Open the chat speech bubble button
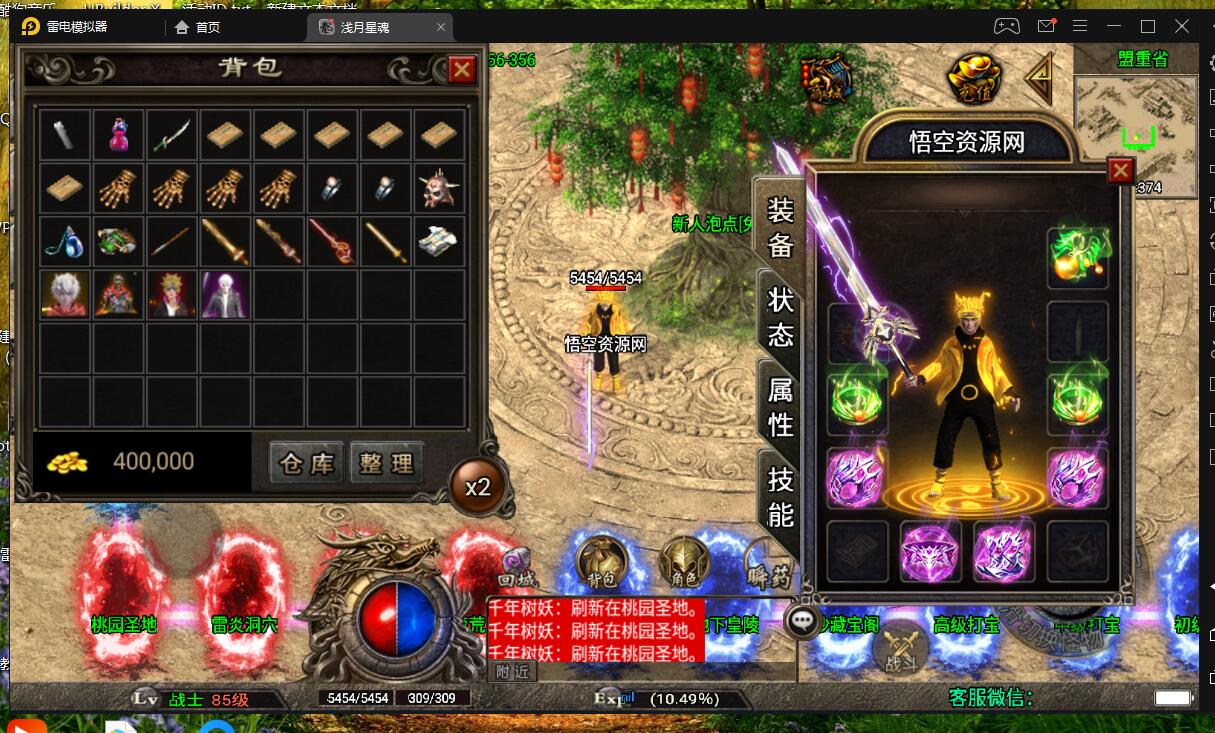Screen dimensions: 1215x733 [x=803, y=621]
